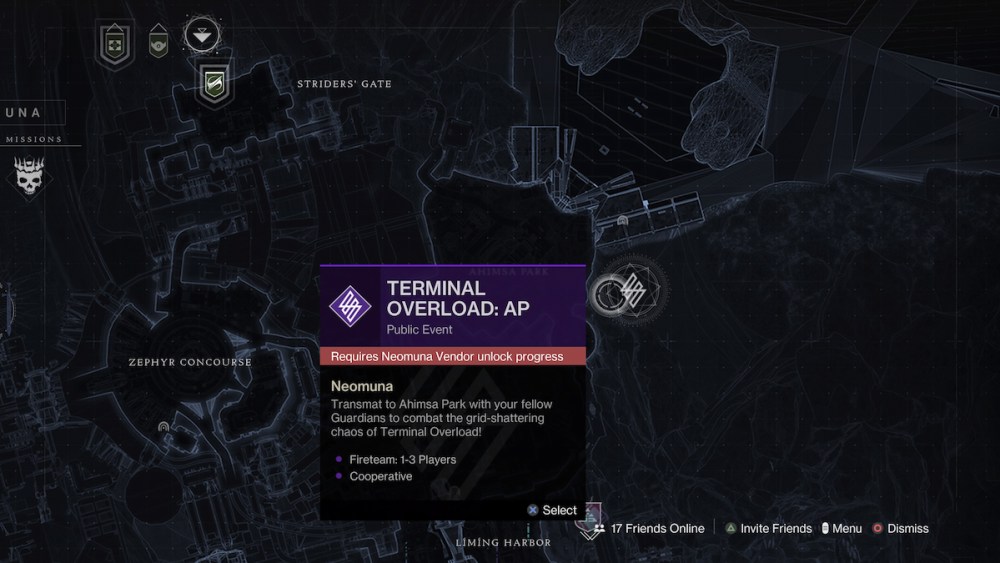Select the small green banner marker
Screen dimensions: 1000x563
157,43
